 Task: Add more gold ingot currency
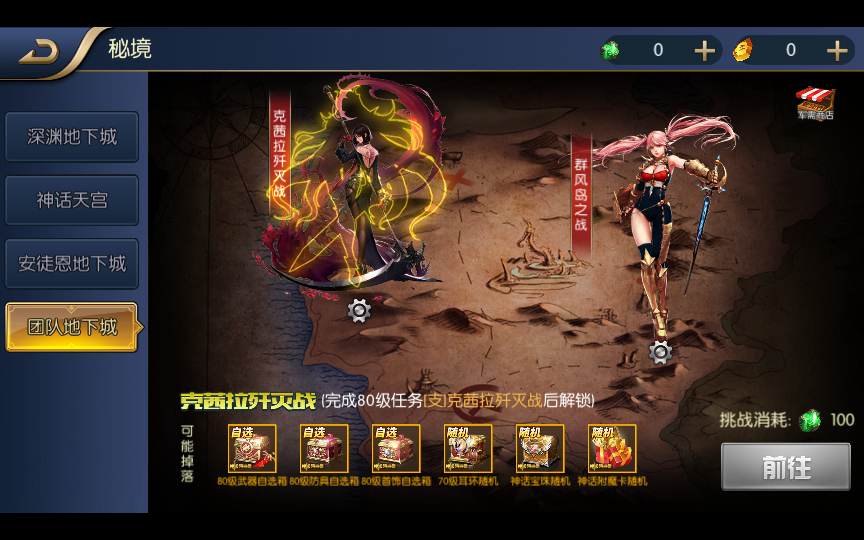(837, 51)
